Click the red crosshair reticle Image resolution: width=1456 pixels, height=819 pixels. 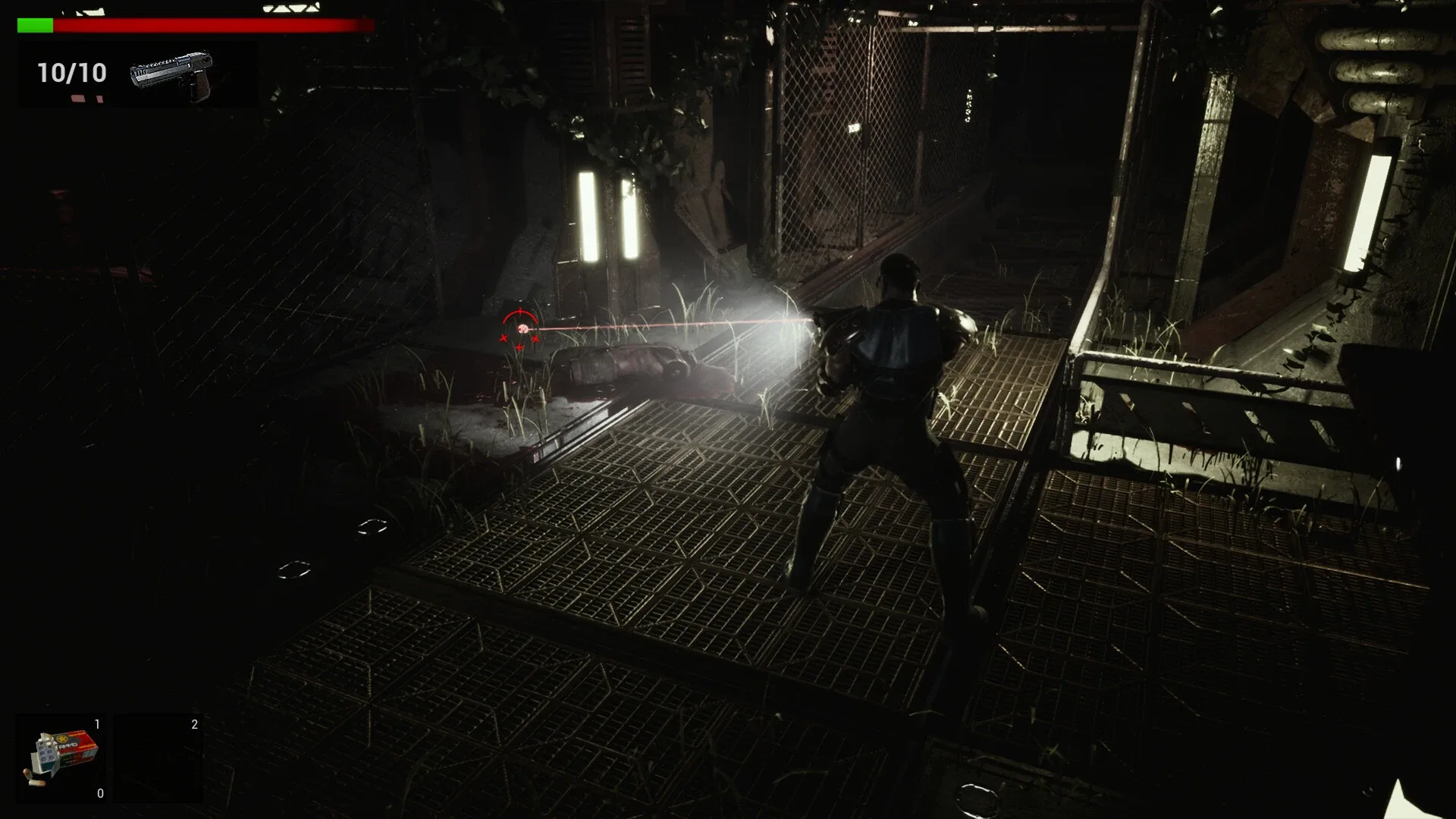click(519, 330)
